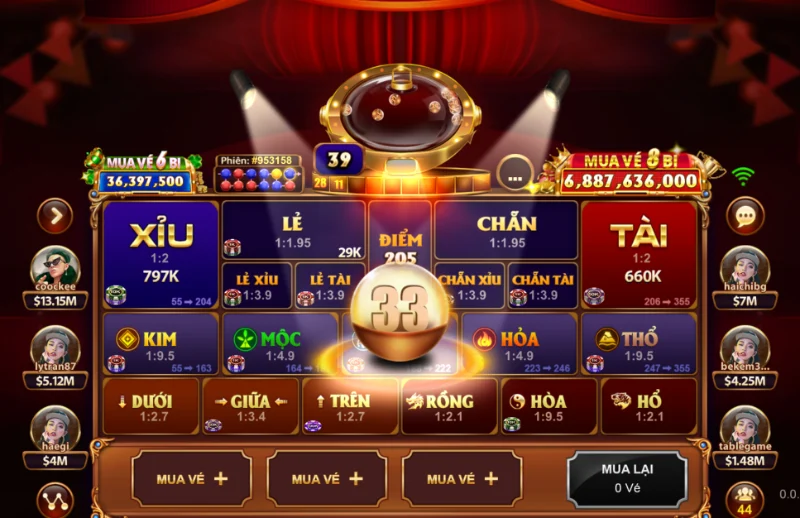Select the LẺ XỈU bet tile
The image size is (800, 518).
click(x=257, y=285)
